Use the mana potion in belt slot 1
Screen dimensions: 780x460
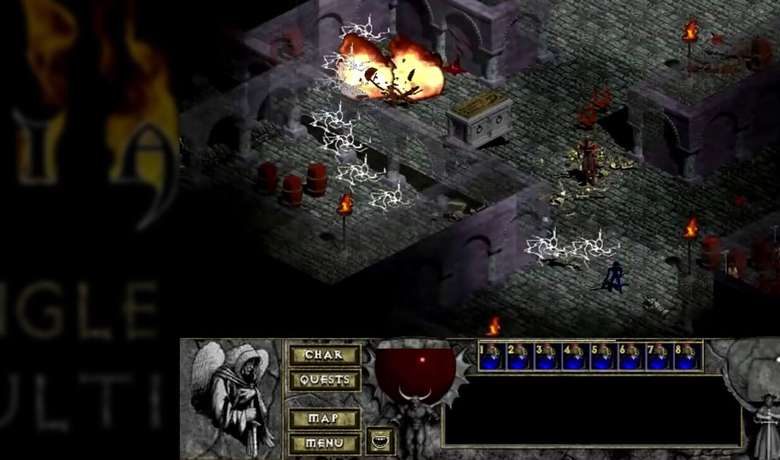(x=493, y=357)
